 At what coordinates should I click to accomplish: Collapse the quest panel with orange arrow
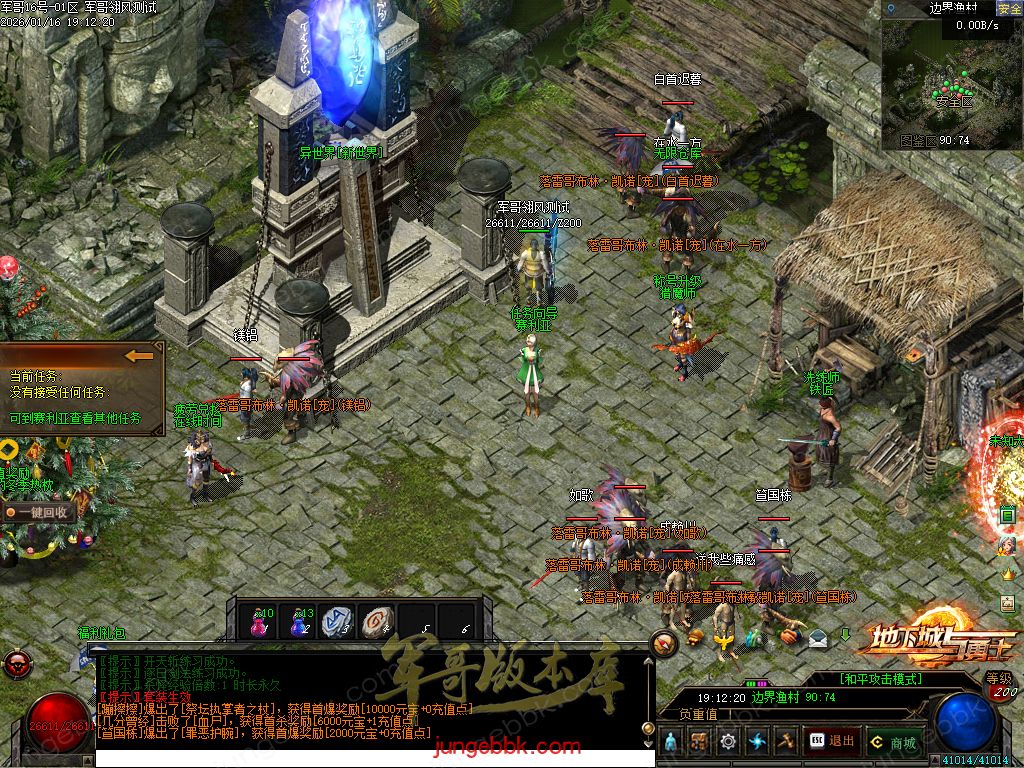pyautogui.click(x=140, y=355)
